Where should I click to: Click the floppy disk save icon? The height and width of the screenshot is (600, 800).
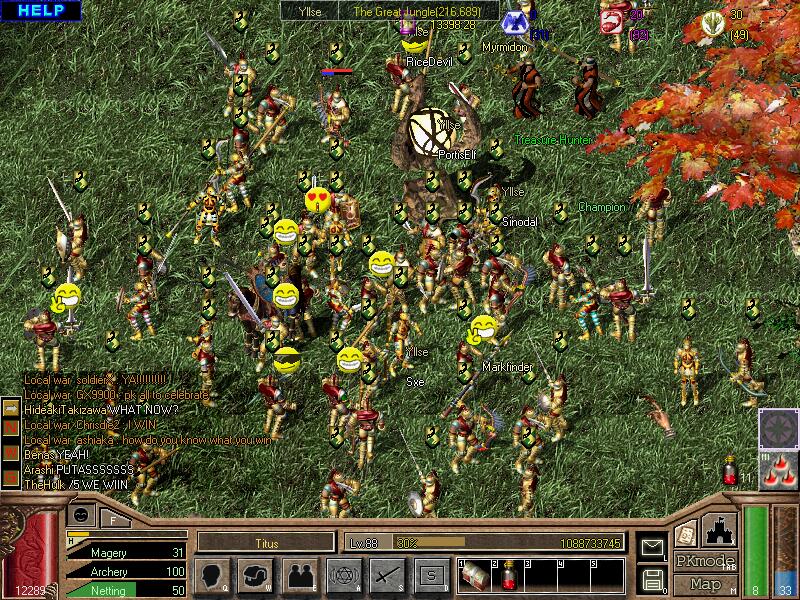652,578
